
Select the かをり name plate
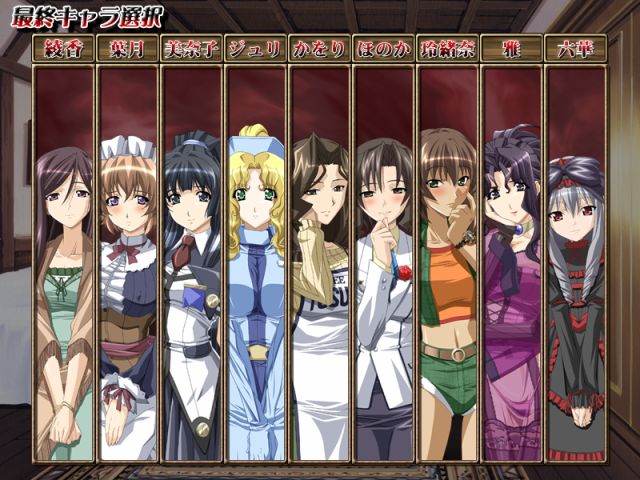point(320,48)
